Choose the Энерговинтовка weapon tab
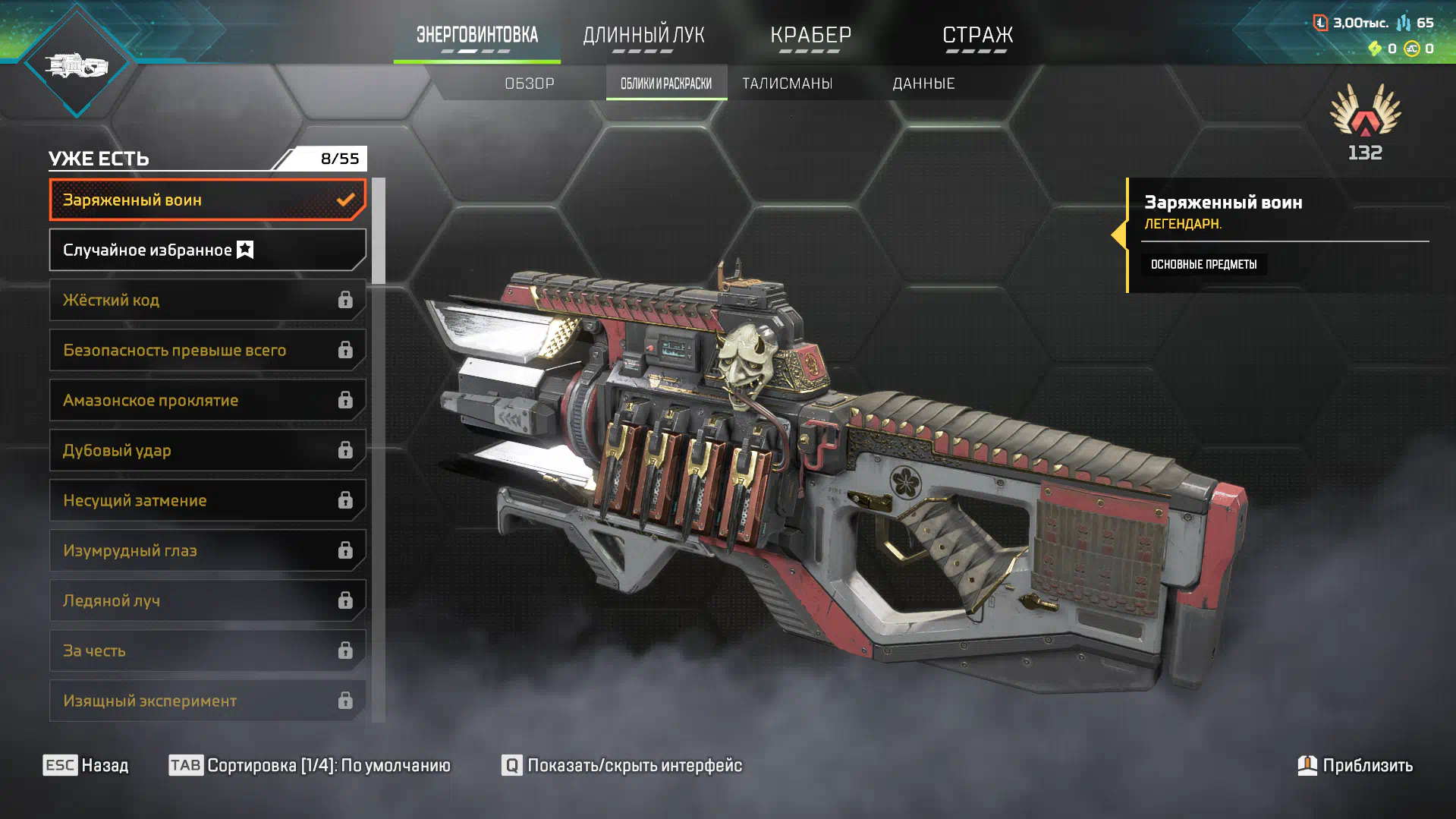 coord(476,35)
